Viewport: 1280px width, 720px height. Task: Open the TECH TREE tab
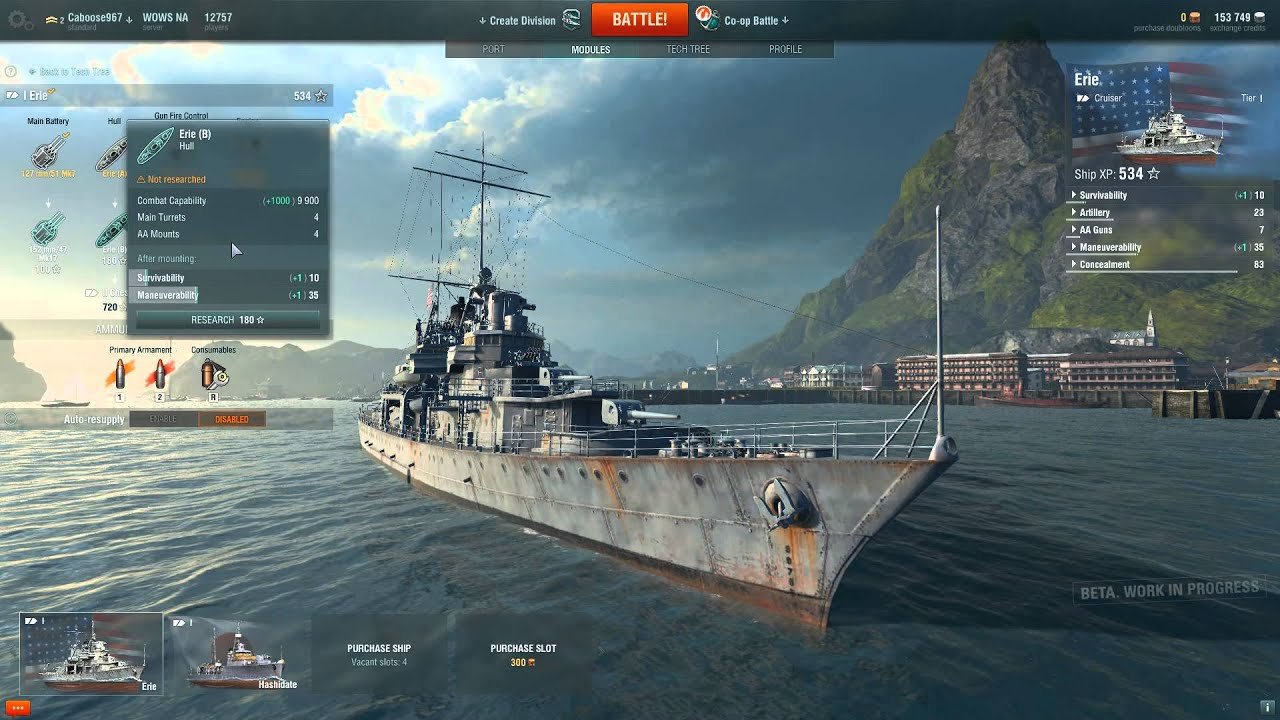point(688,49)
